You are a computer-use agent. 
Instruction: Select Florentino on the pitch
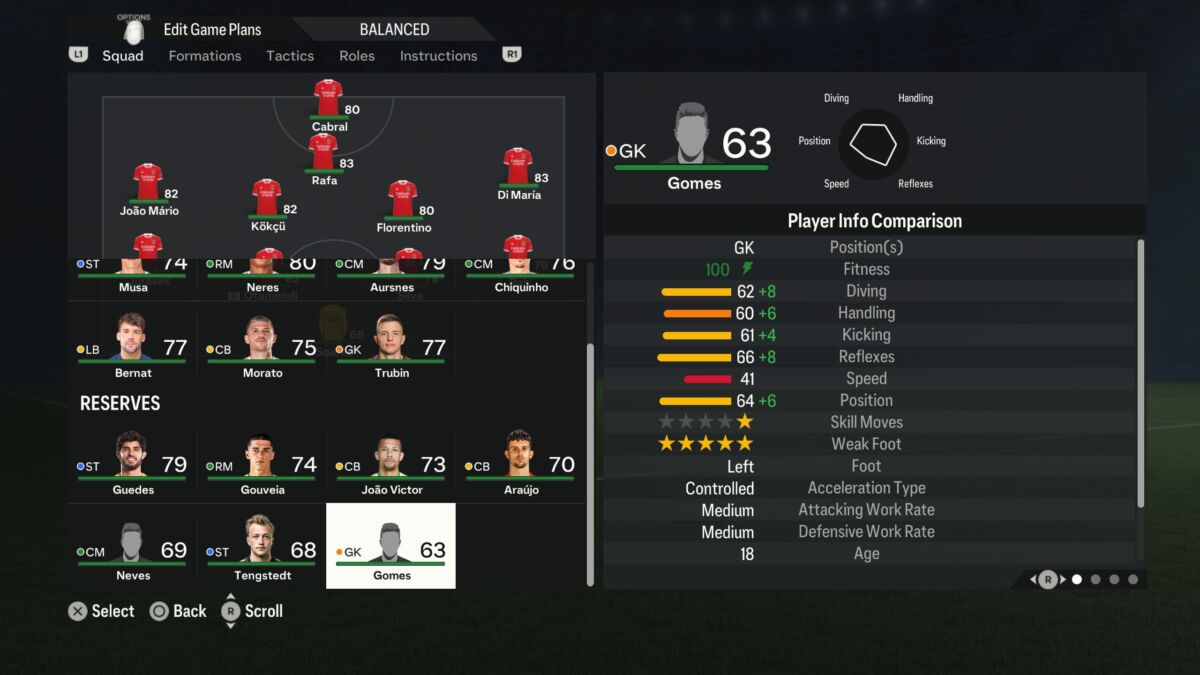tap(403, 204)
